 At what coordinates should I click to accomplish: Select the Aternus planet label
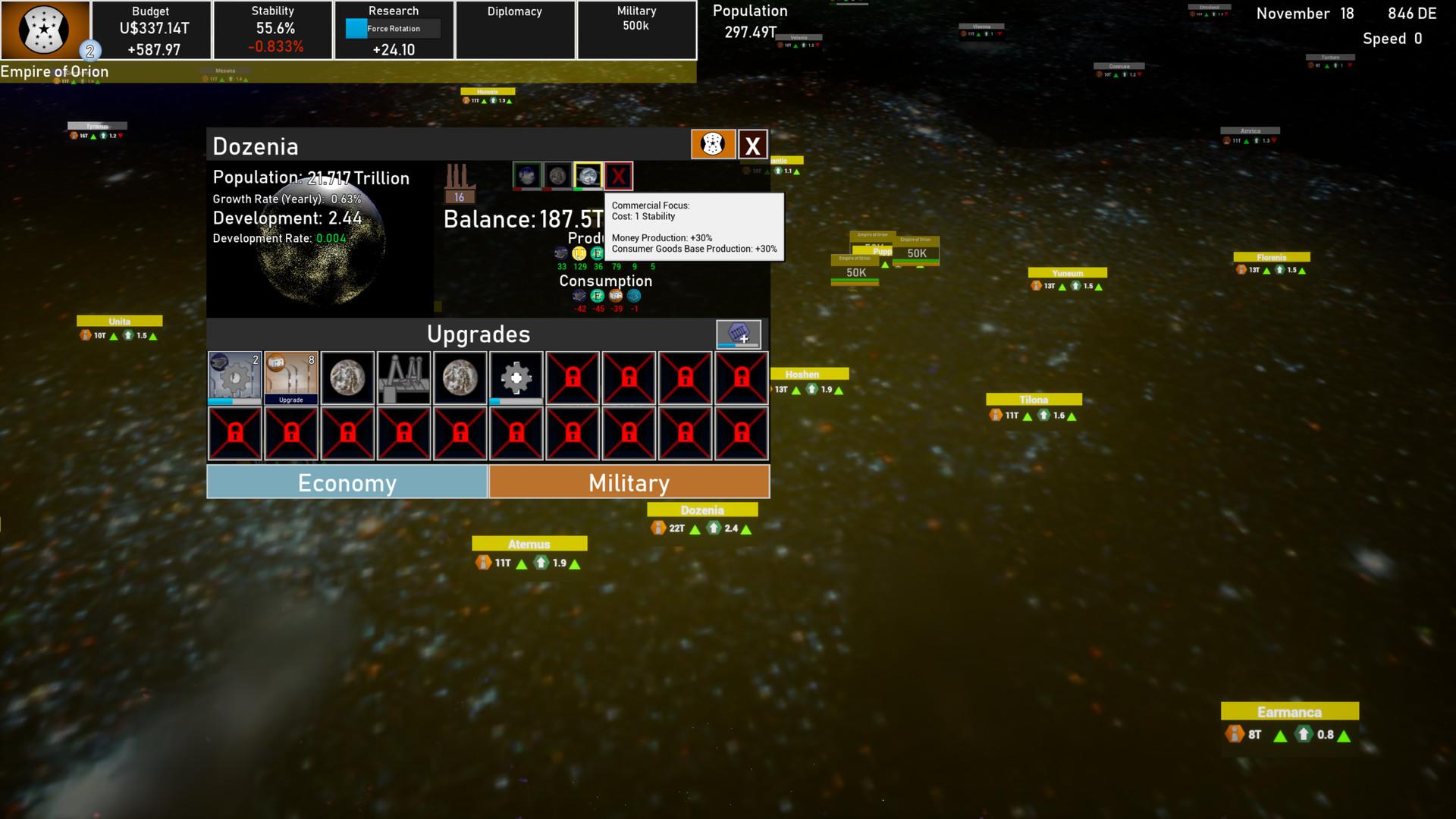[x=529, y=544]
